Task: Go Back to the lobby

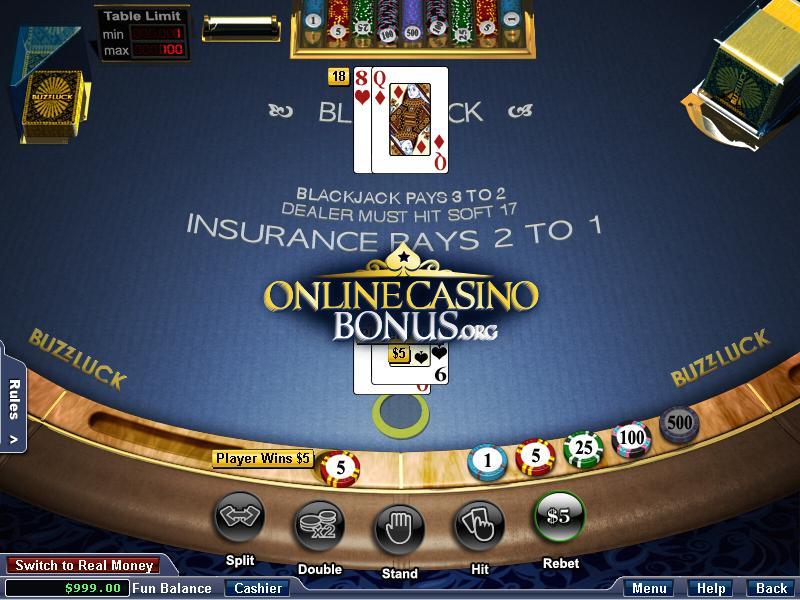Action: pos(771,588)
